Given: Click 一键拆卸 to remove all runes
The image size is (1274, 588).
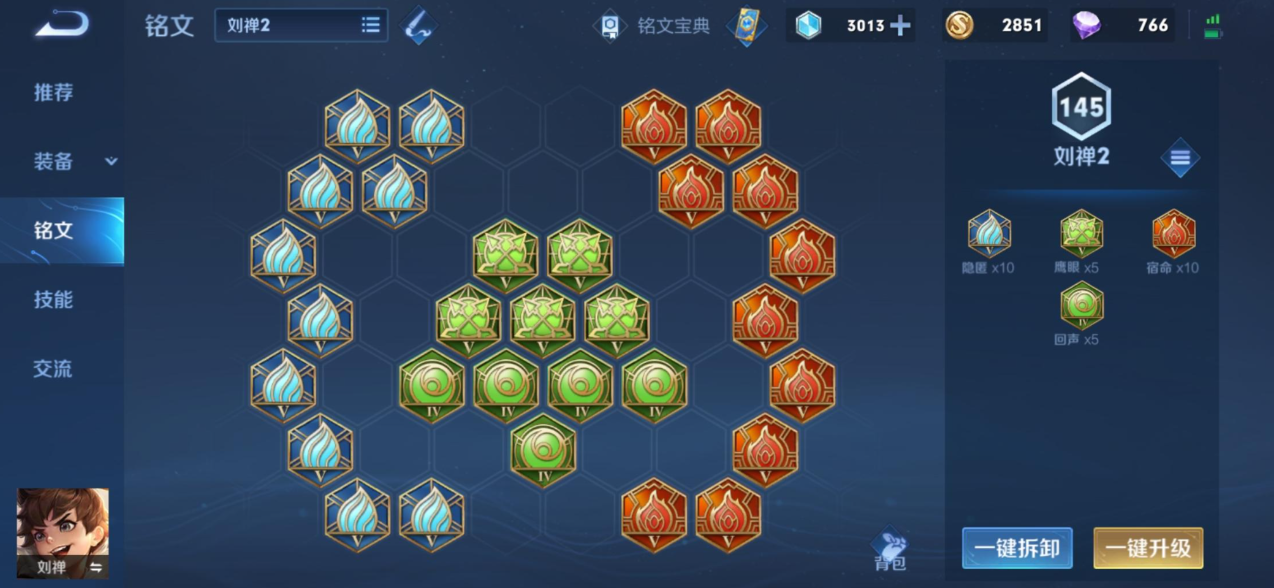Looking at the screenshot, I should (x=1017, y=548).
